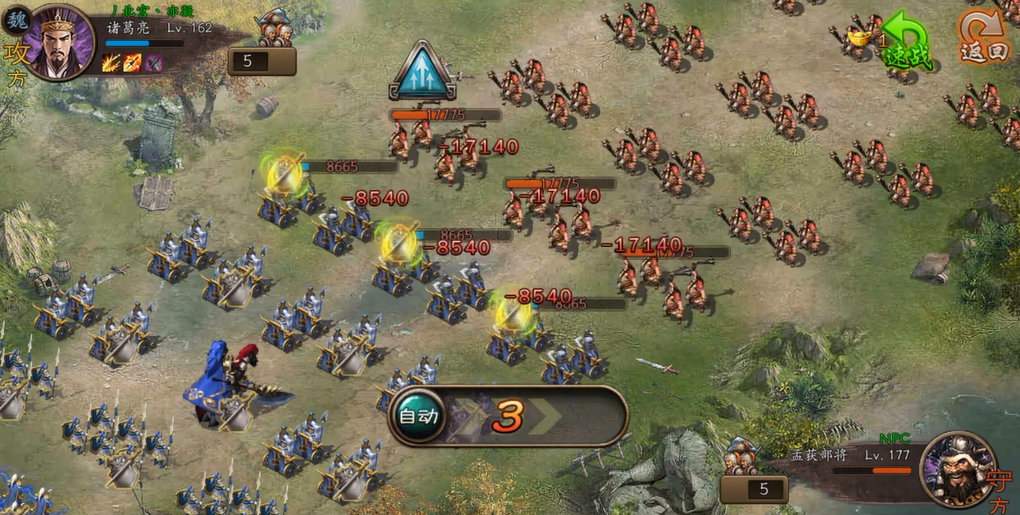
Task: Activate the purple crossed-swords skill icon
Action: click(x=153, y=64)
